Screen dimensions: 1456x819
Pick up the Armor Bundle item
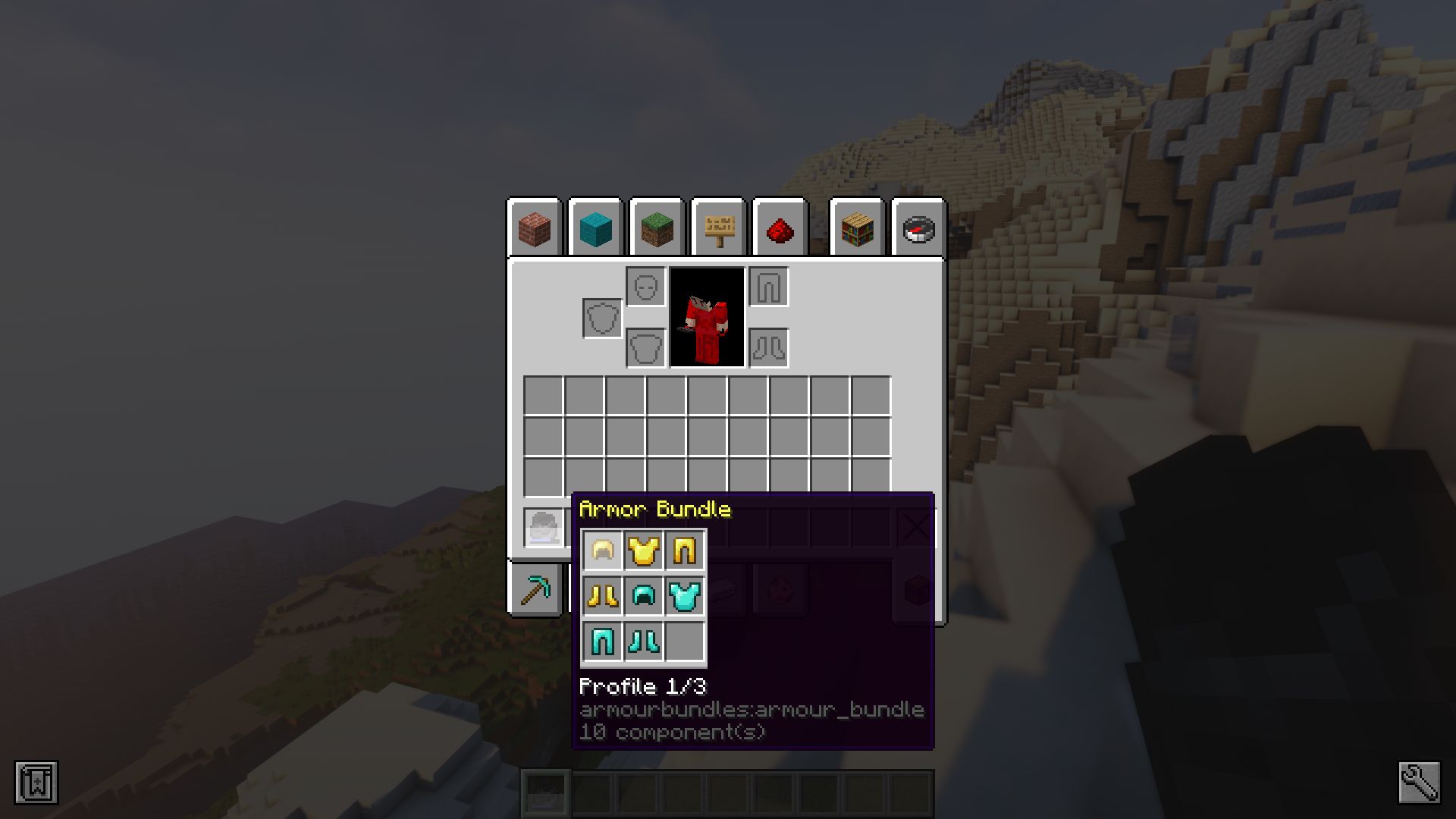pos(544,527)
